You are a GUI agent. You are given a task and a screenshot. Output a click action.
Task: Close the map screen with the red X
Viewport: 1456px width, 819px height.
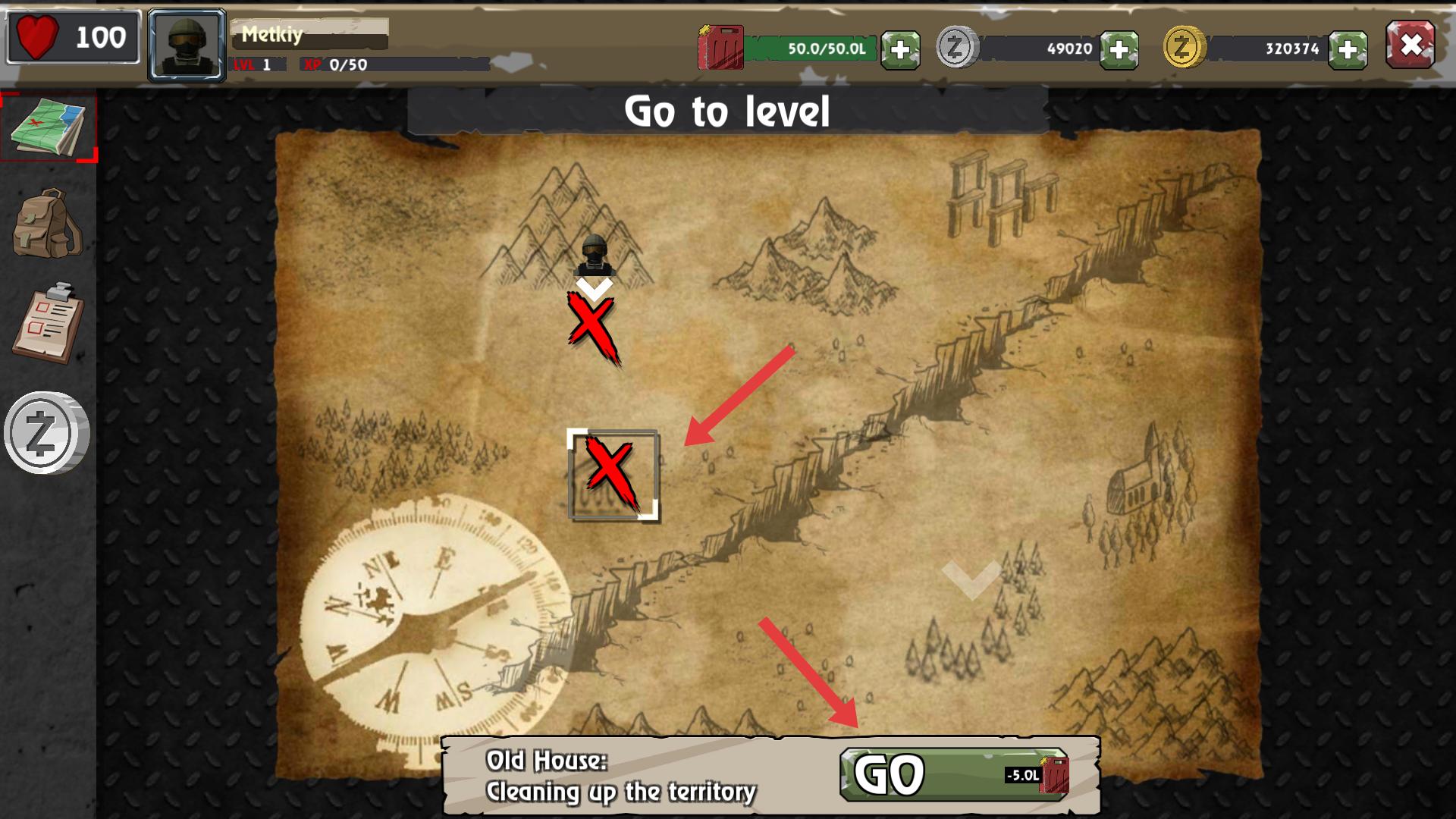tap(1410, 45)
